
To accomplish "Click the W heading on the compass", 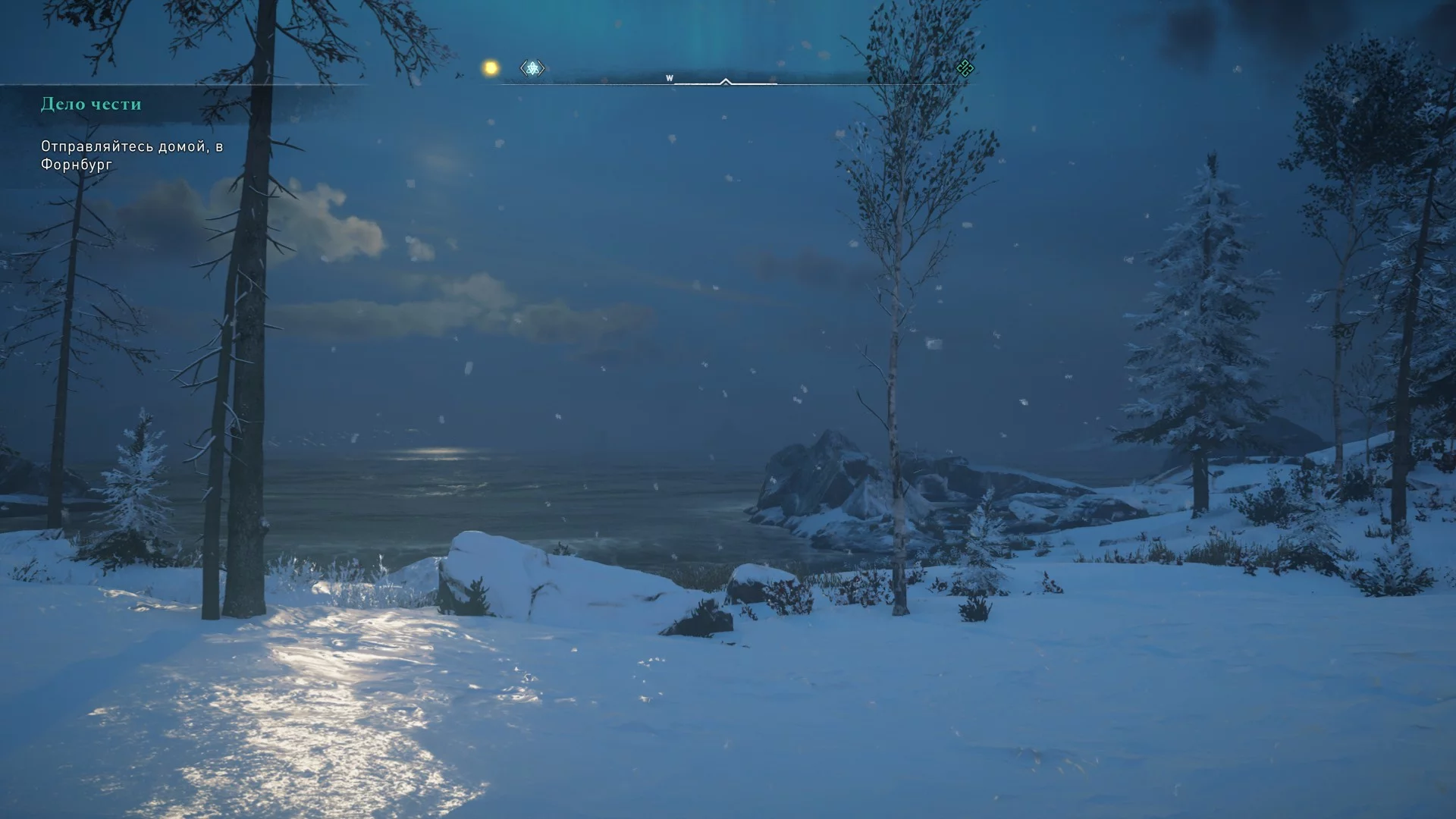I will click(x=669, y=78).
